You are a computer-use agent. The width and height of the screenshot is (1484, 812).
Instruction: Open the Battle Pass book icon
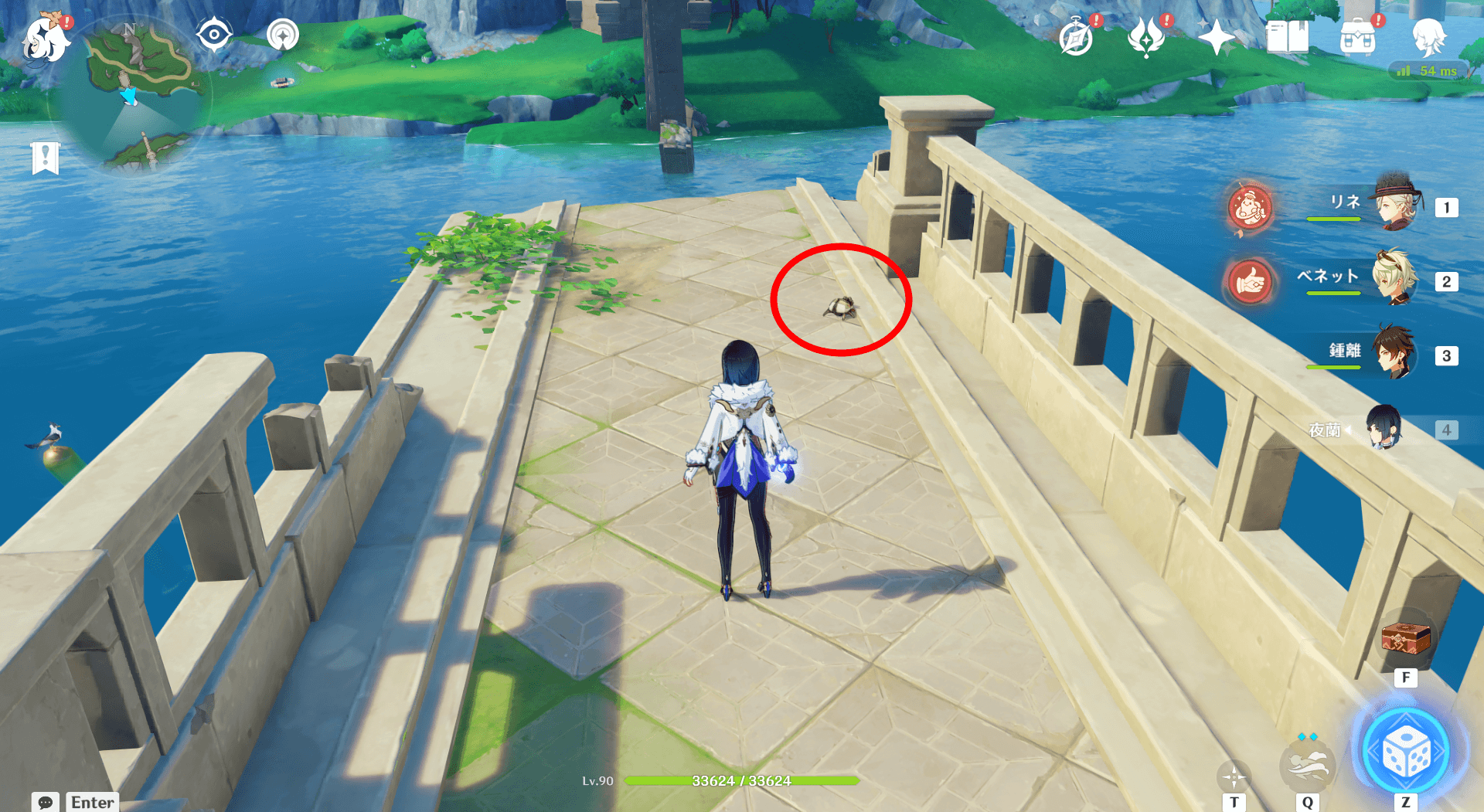(1288, 36)
